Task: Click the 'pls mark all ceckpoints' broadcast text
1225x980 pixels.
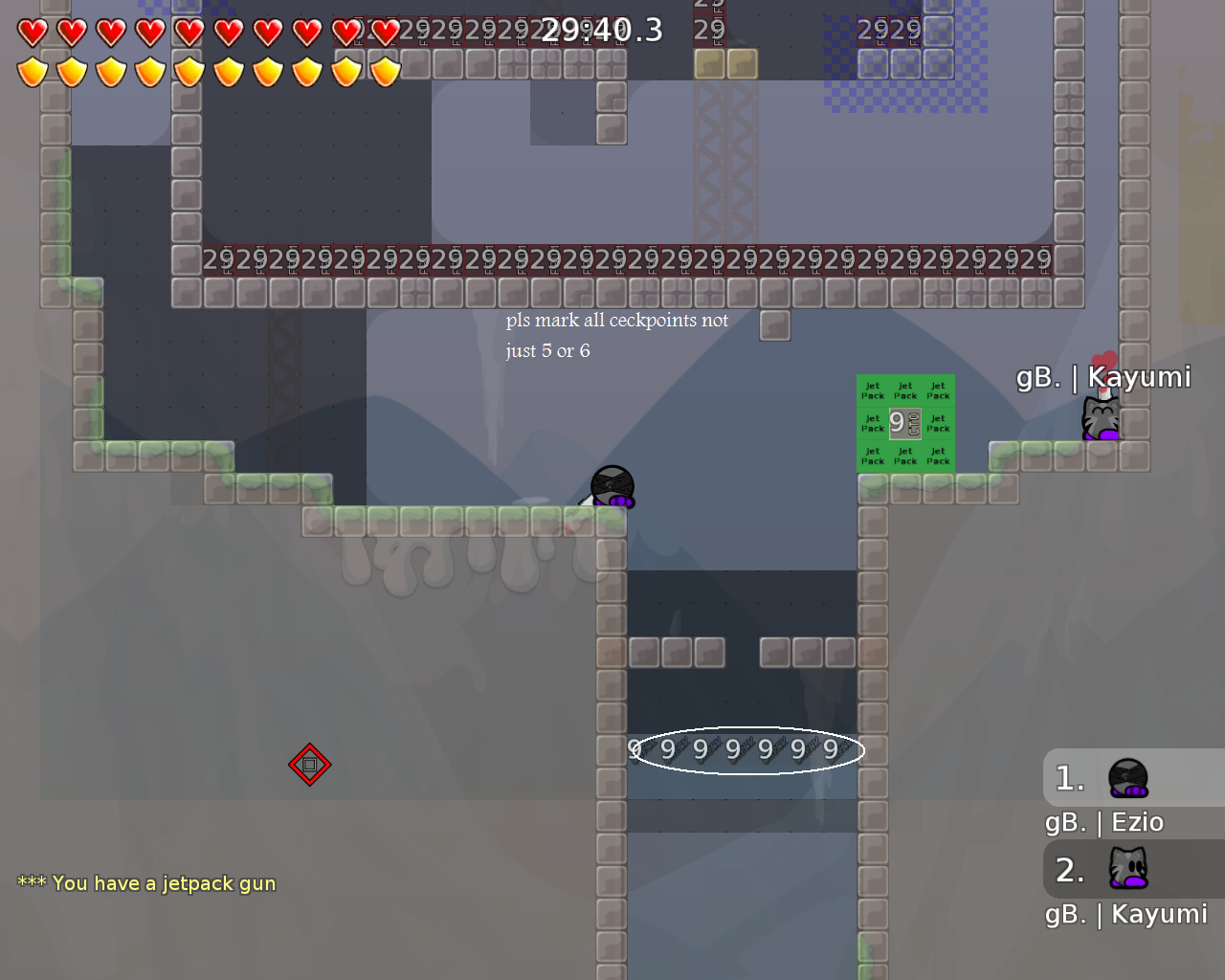Action: tap(616, 320)
